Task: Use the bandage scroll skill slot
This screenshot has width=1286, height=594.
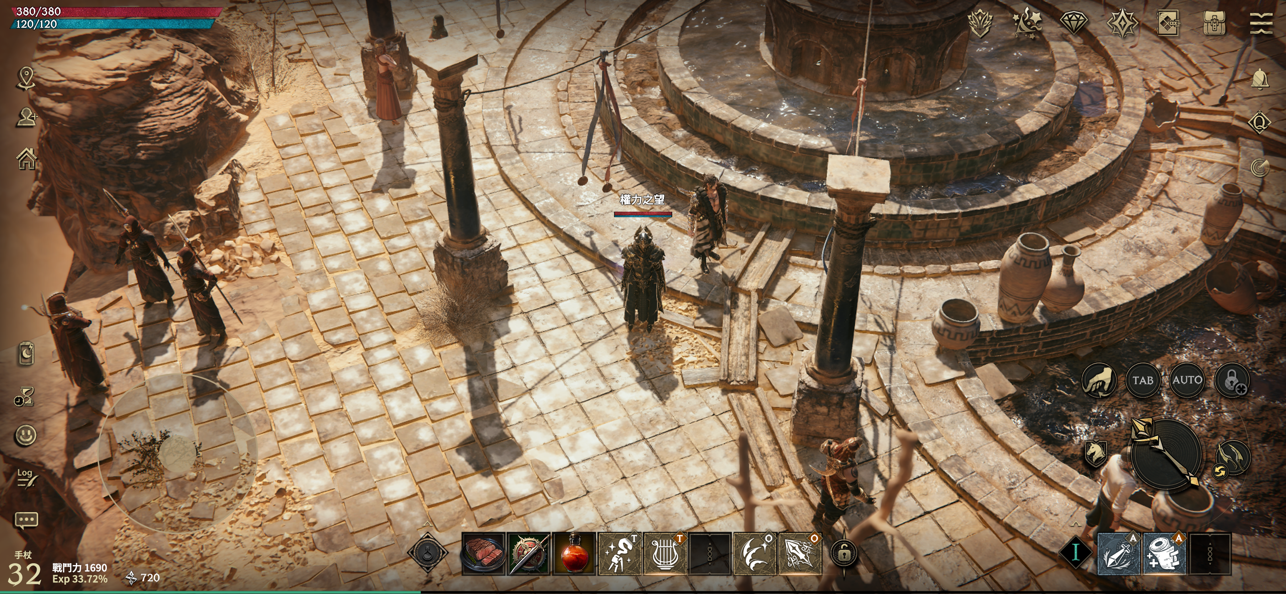Action: tap(1164, 554)
